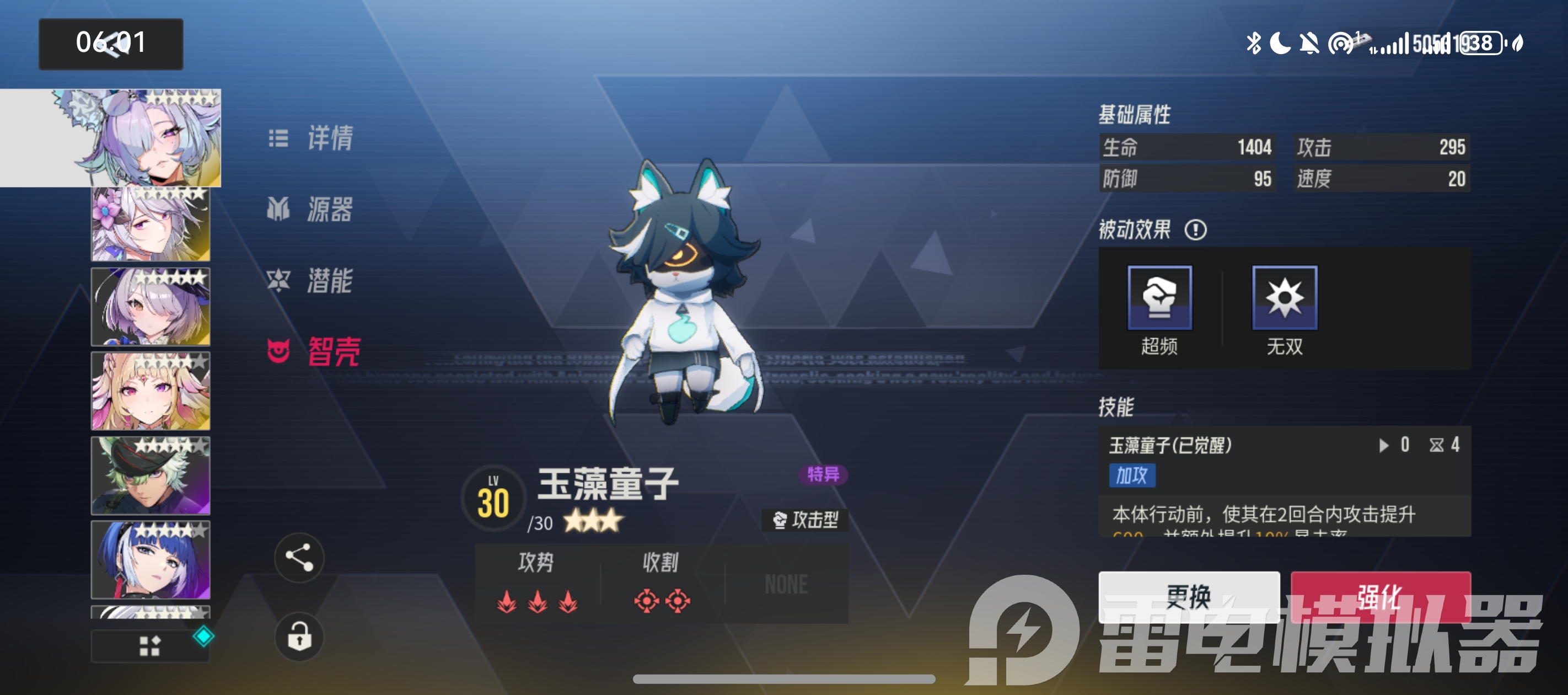Select the blue-haired character portrait
Viewport: 1568px width, 695px height.
(x=151, y=560)
